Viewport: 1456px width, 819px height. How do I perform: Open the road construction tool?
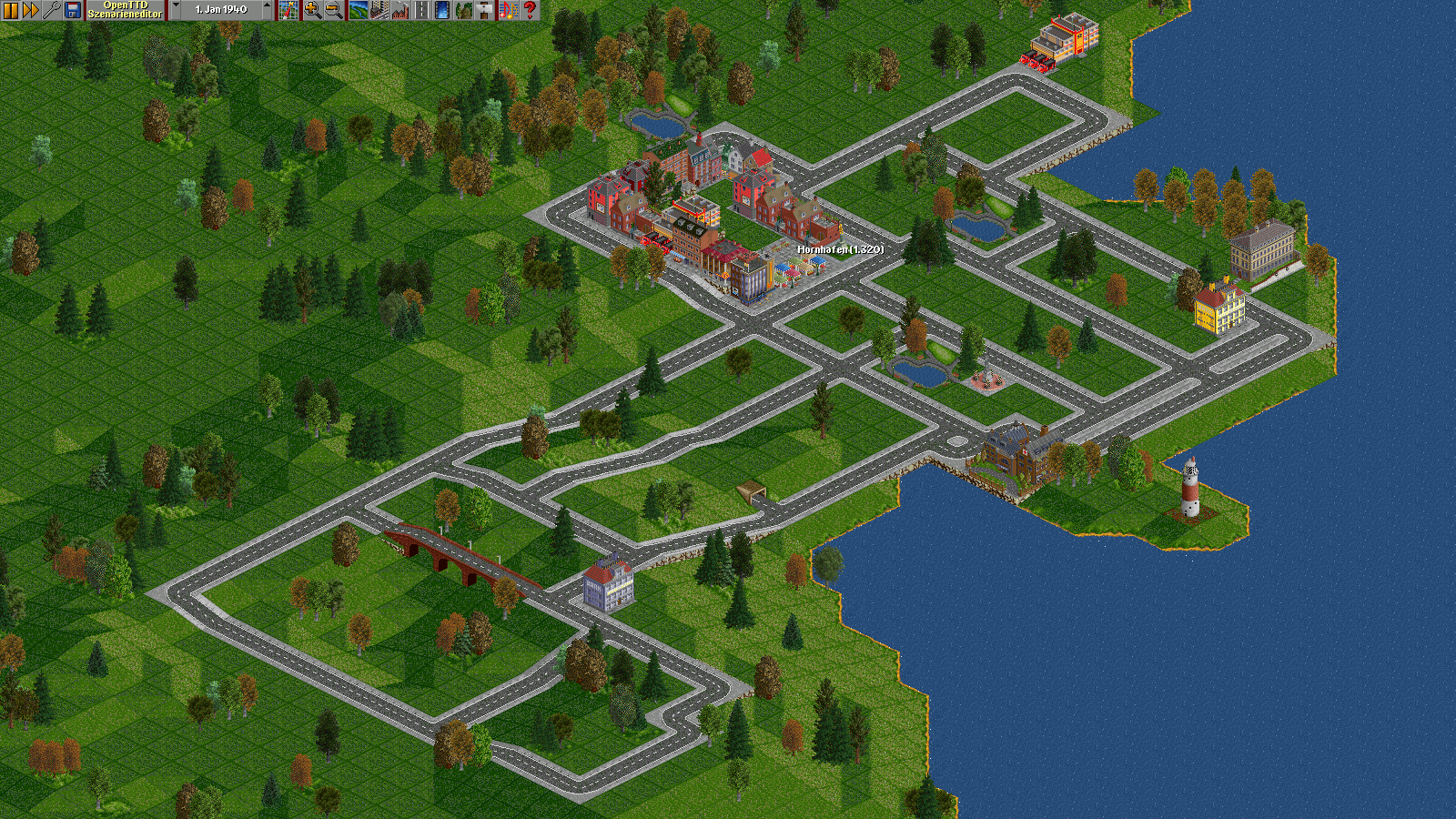click(x=421, y=10)
